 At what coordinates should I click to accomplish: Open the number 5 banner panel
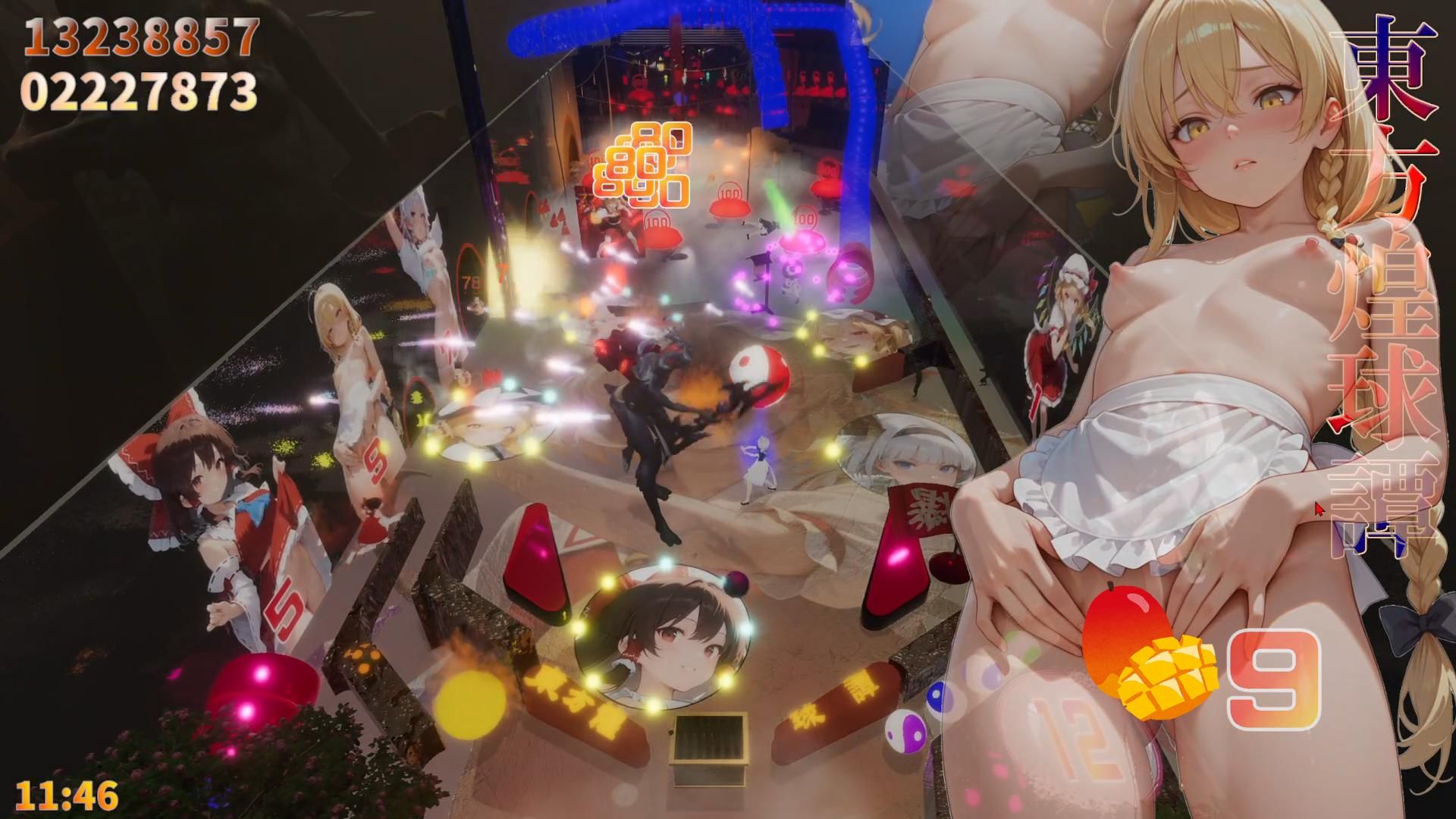tap(284, 607)
